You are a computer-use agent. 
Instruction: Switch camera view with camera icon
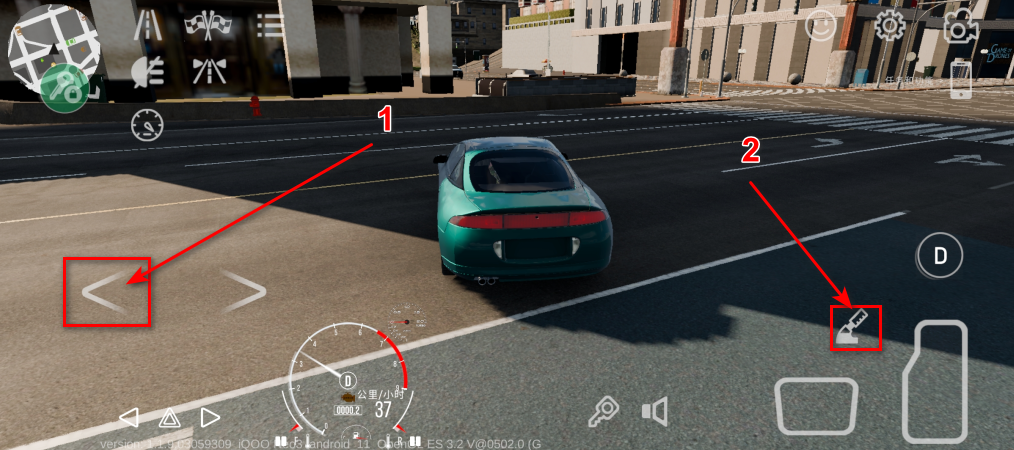tap(959, 28)
